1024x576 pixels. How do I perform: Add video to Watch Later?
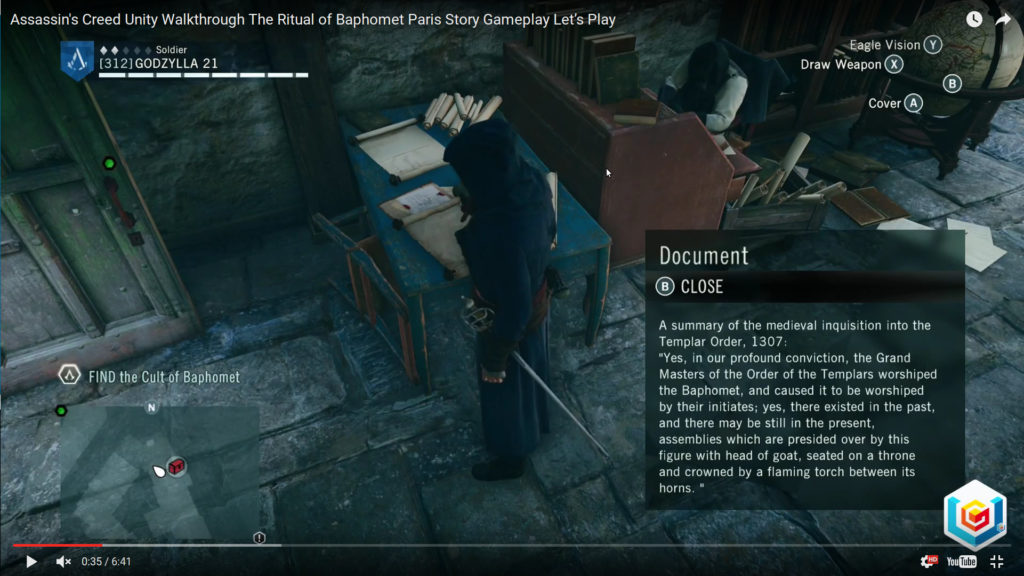pyautogui.click(x=974, y=19)
